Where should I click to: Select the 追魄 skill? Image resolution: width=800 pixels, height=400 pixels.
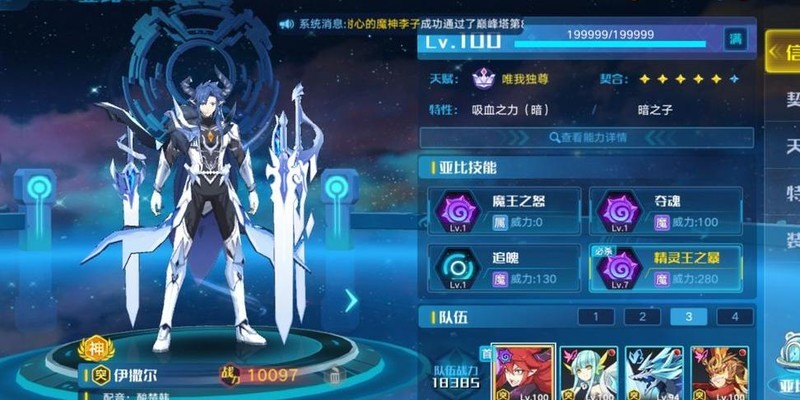(503, 269)
